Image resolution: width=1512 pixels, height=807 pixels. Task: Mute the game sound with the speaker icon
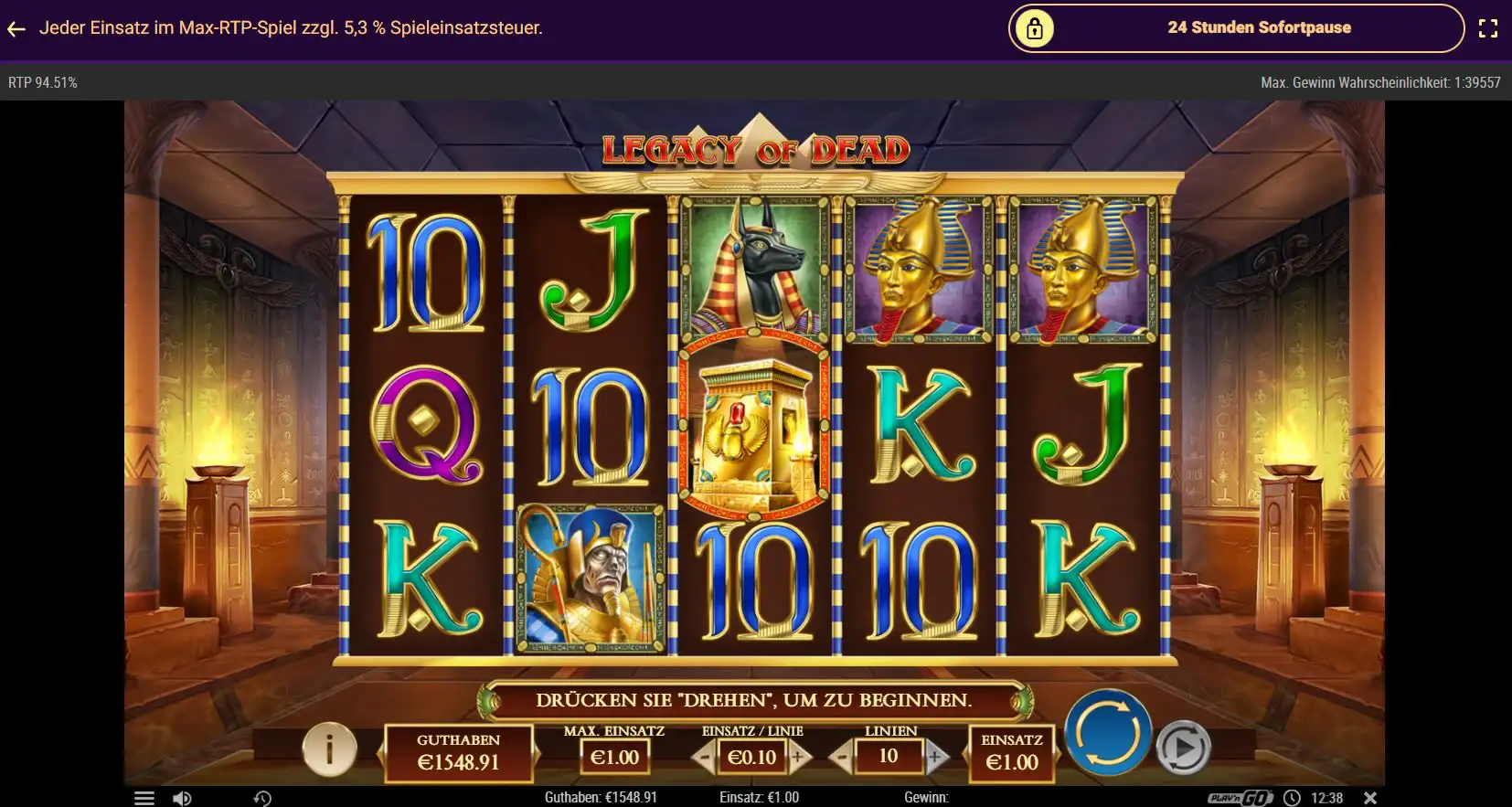point(184,797)
